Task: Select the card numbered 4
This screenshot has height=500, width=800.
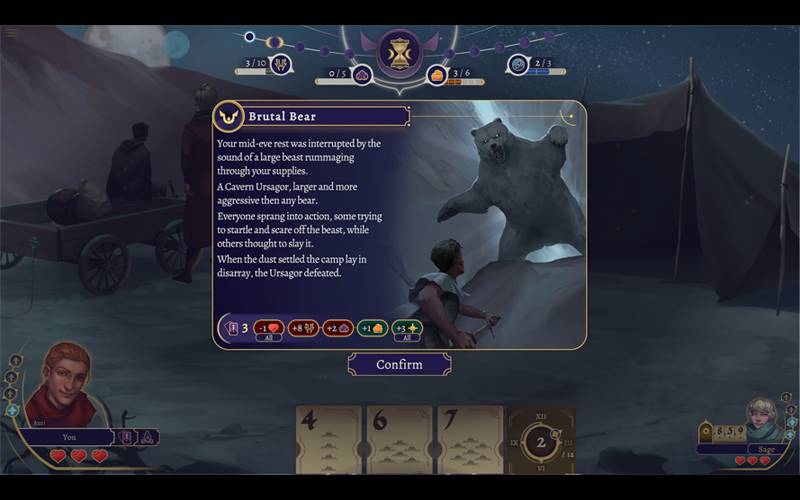Action: [328, 439]
